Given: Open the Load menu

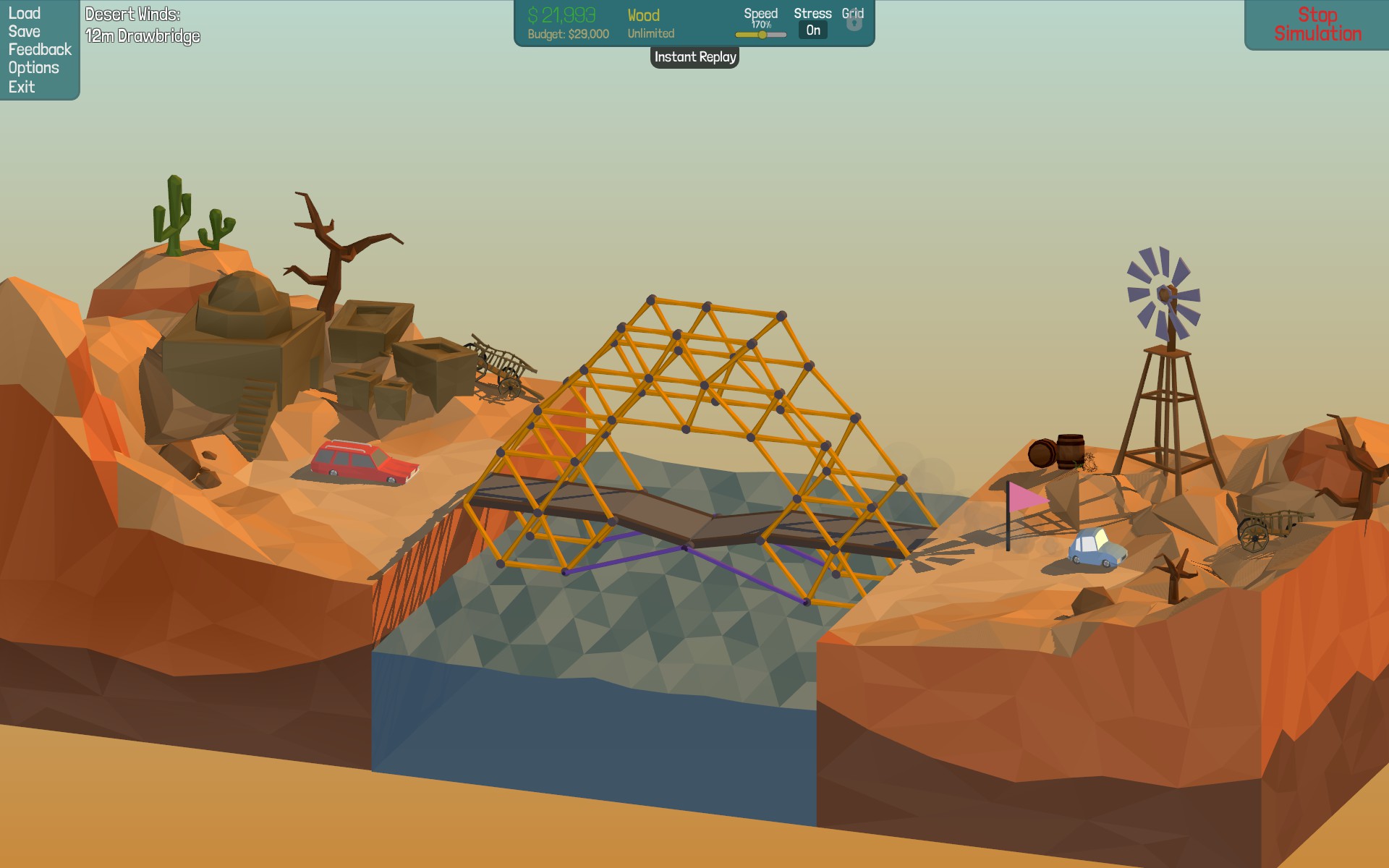Looking at the screenshot, I should click(x=24, y=13).
